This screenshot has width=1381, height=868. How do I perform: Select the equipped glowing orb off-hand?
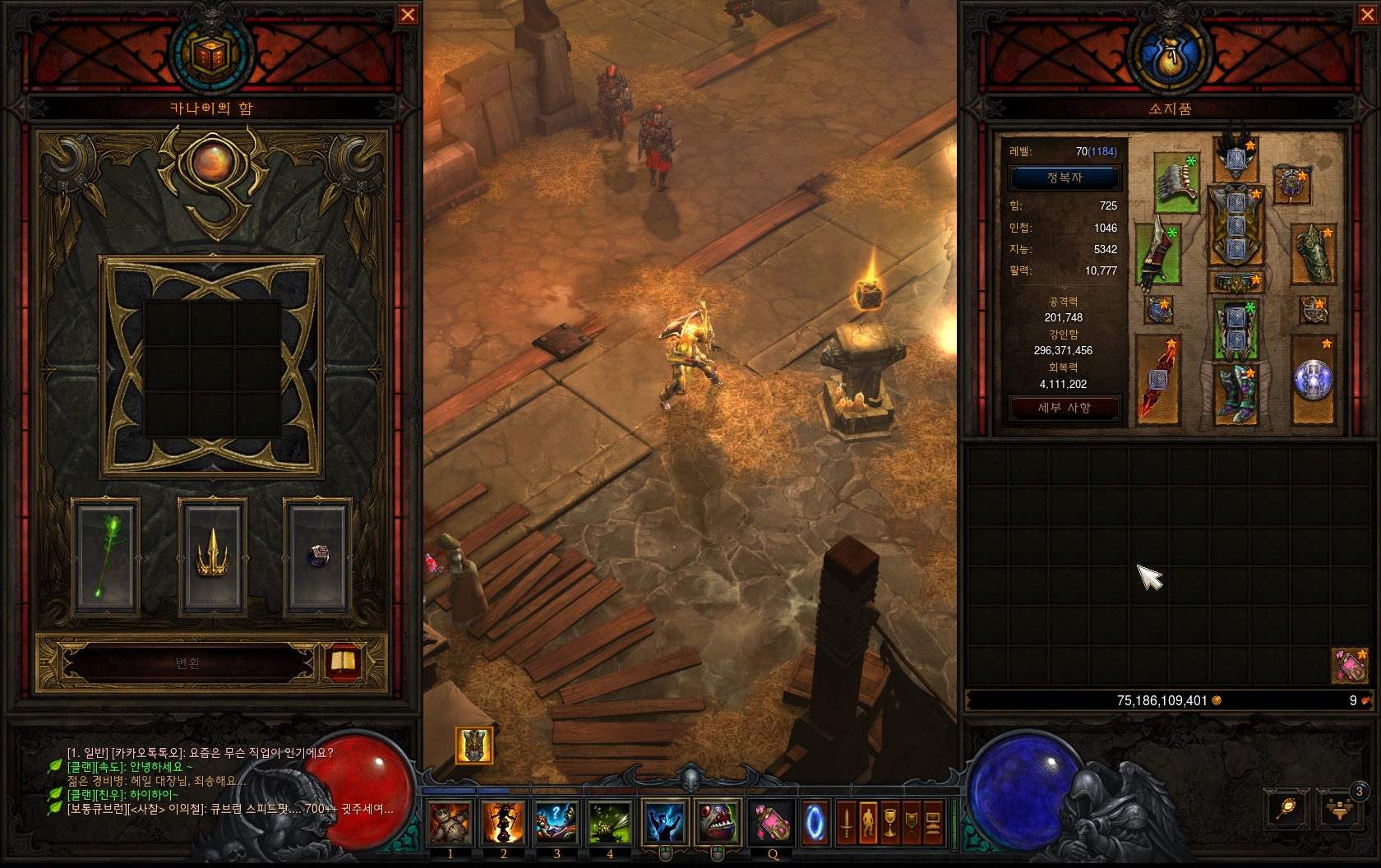(x=1312, y=380)
